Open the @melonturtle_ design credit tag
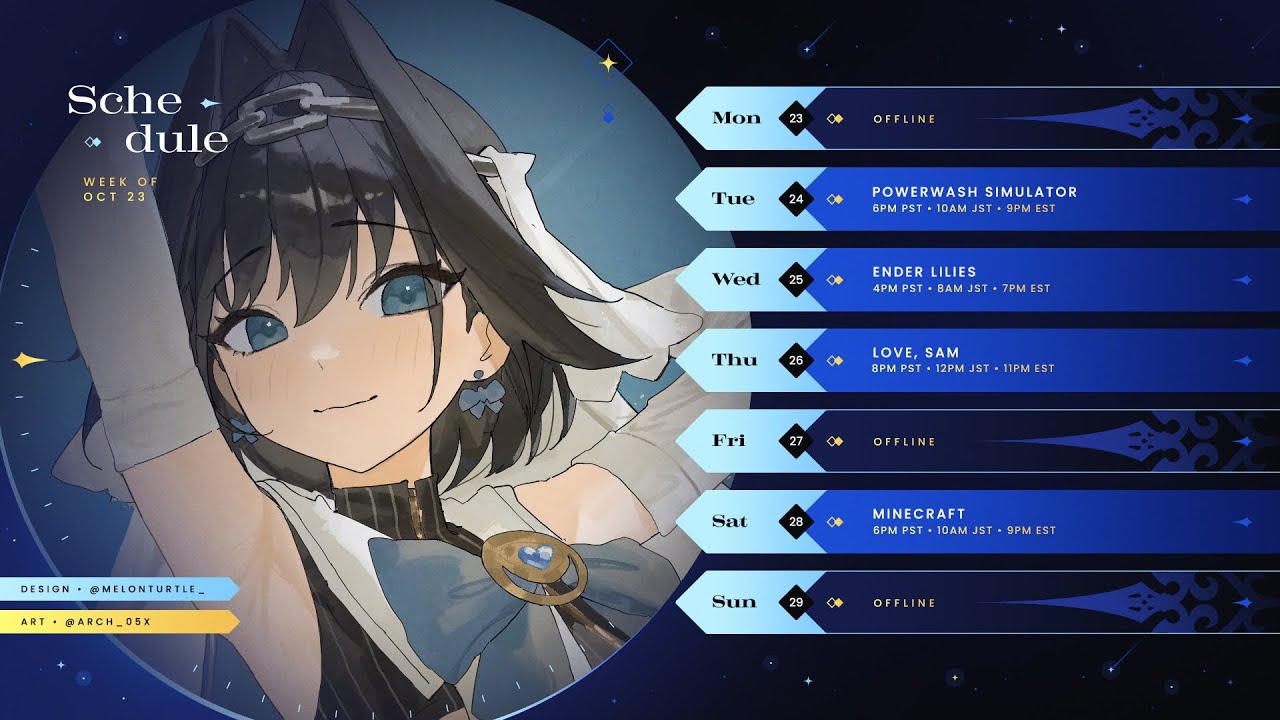The height and width of the screenshot is (720, 1280). tap(115, 589)
